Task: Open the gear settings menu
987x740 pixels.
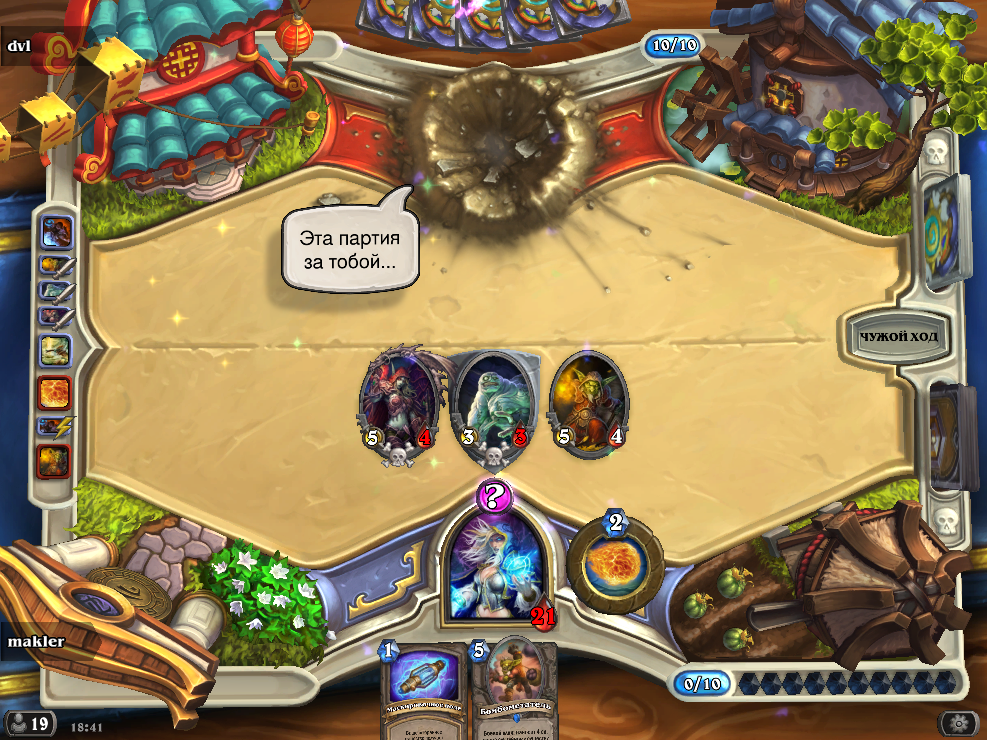Action: (959, 723)
